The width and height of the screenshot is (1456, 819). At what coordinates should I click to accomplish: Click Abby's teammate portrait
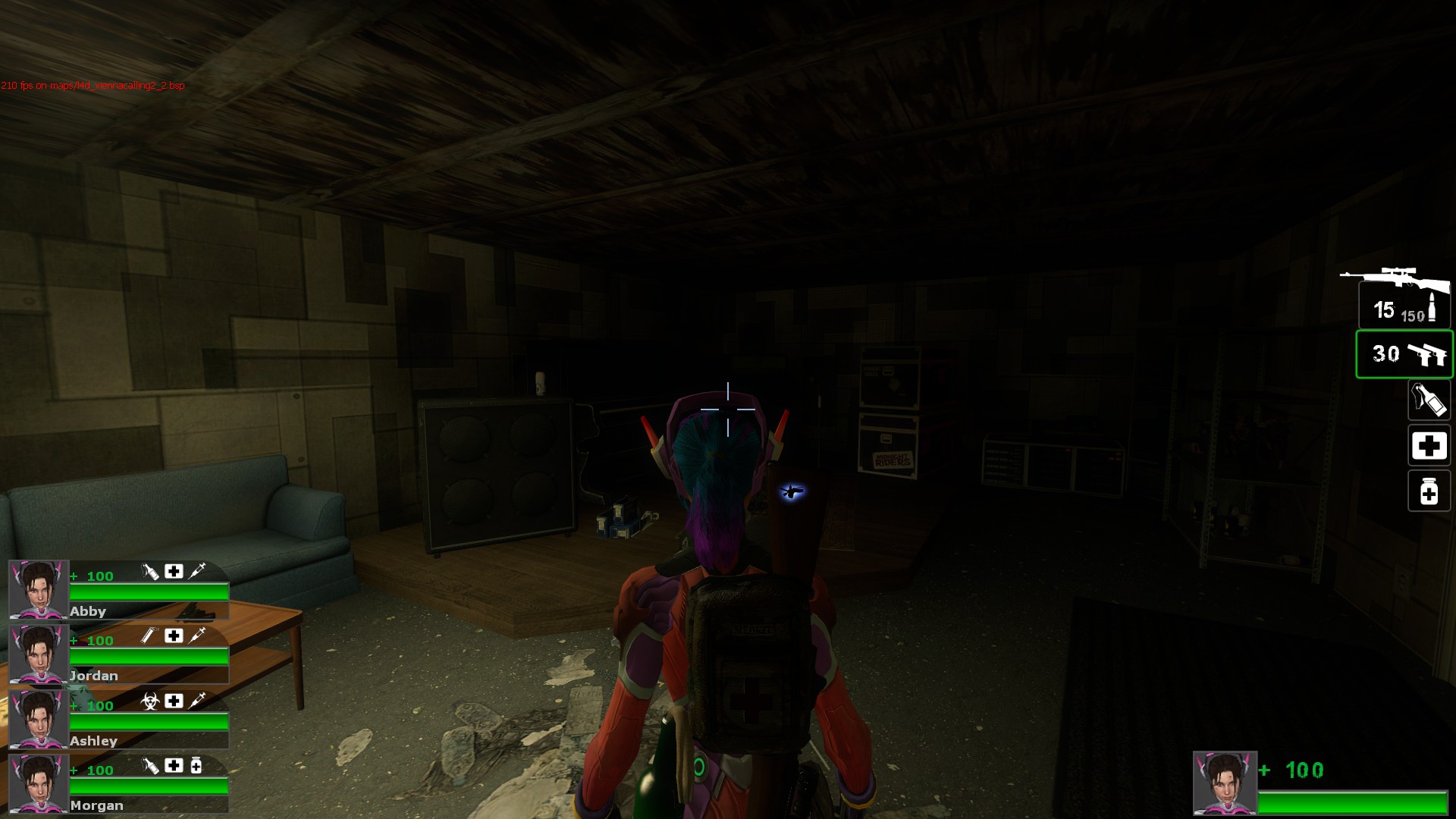pyautogui.click(x=38, y=589)
